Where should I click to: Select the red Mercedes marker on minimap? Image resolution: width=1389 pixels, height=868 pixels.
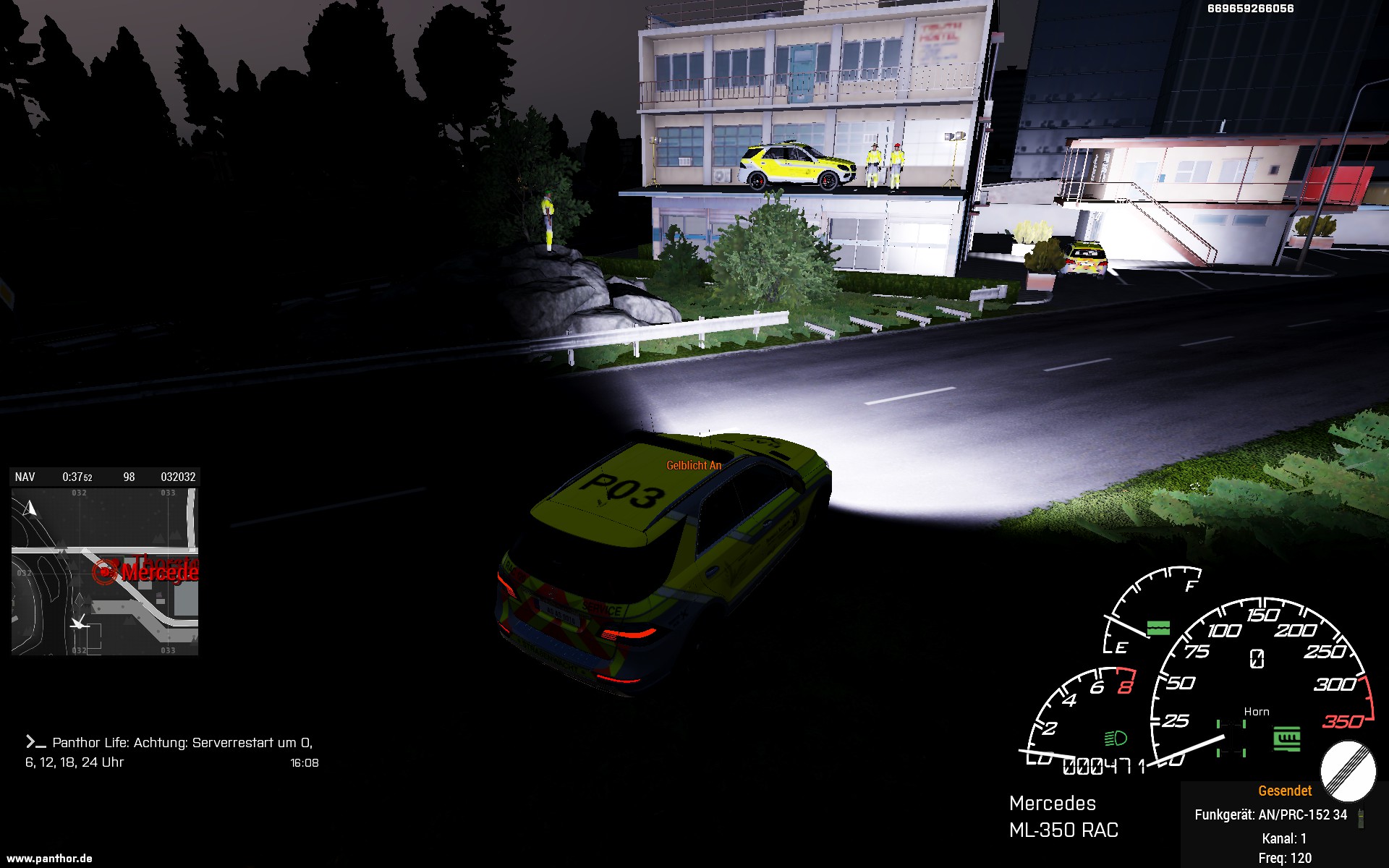click(x=105, y=571)
